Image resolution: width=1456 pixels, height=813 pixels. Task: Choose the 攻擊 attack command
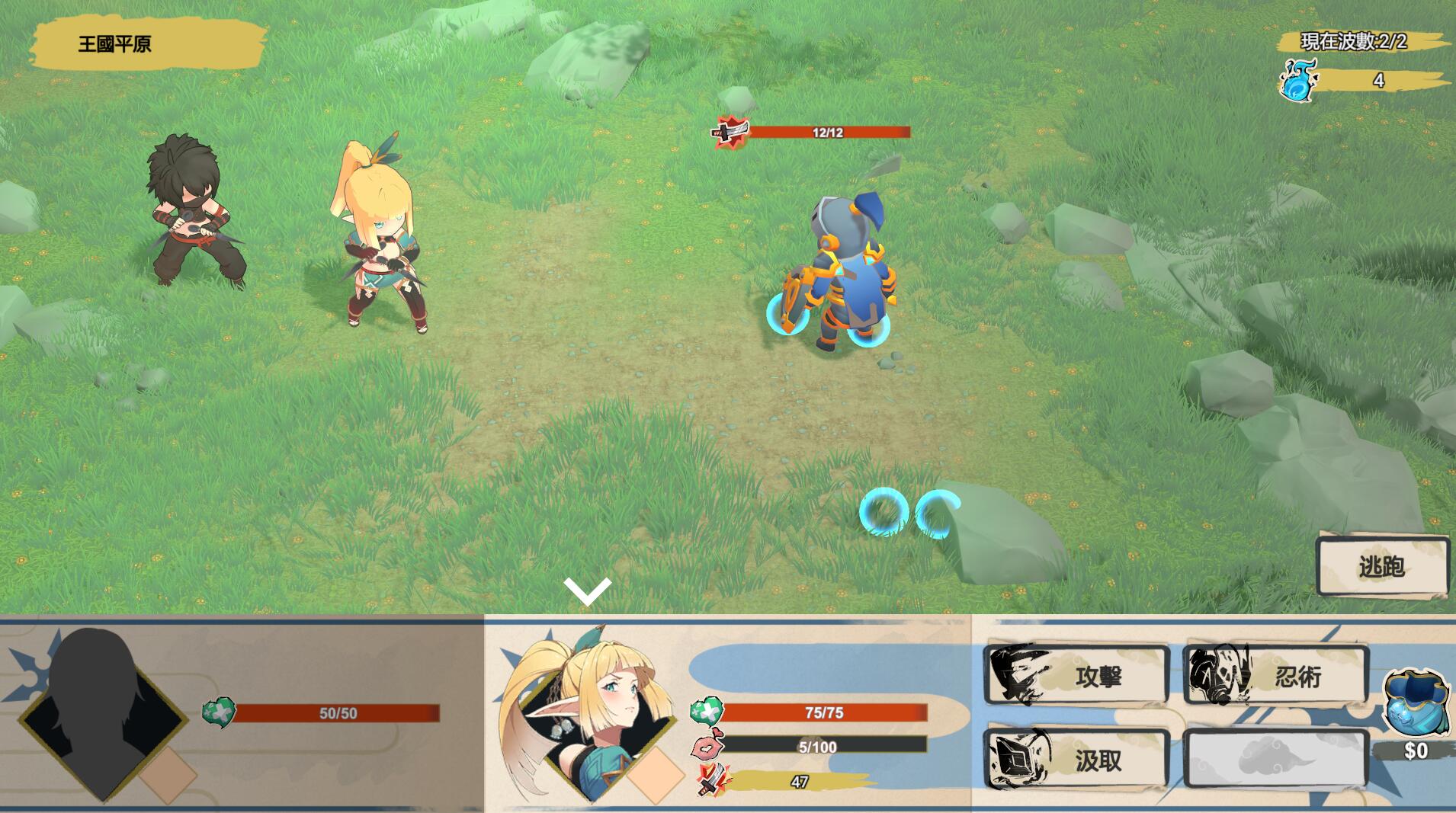pos(1076,676)
